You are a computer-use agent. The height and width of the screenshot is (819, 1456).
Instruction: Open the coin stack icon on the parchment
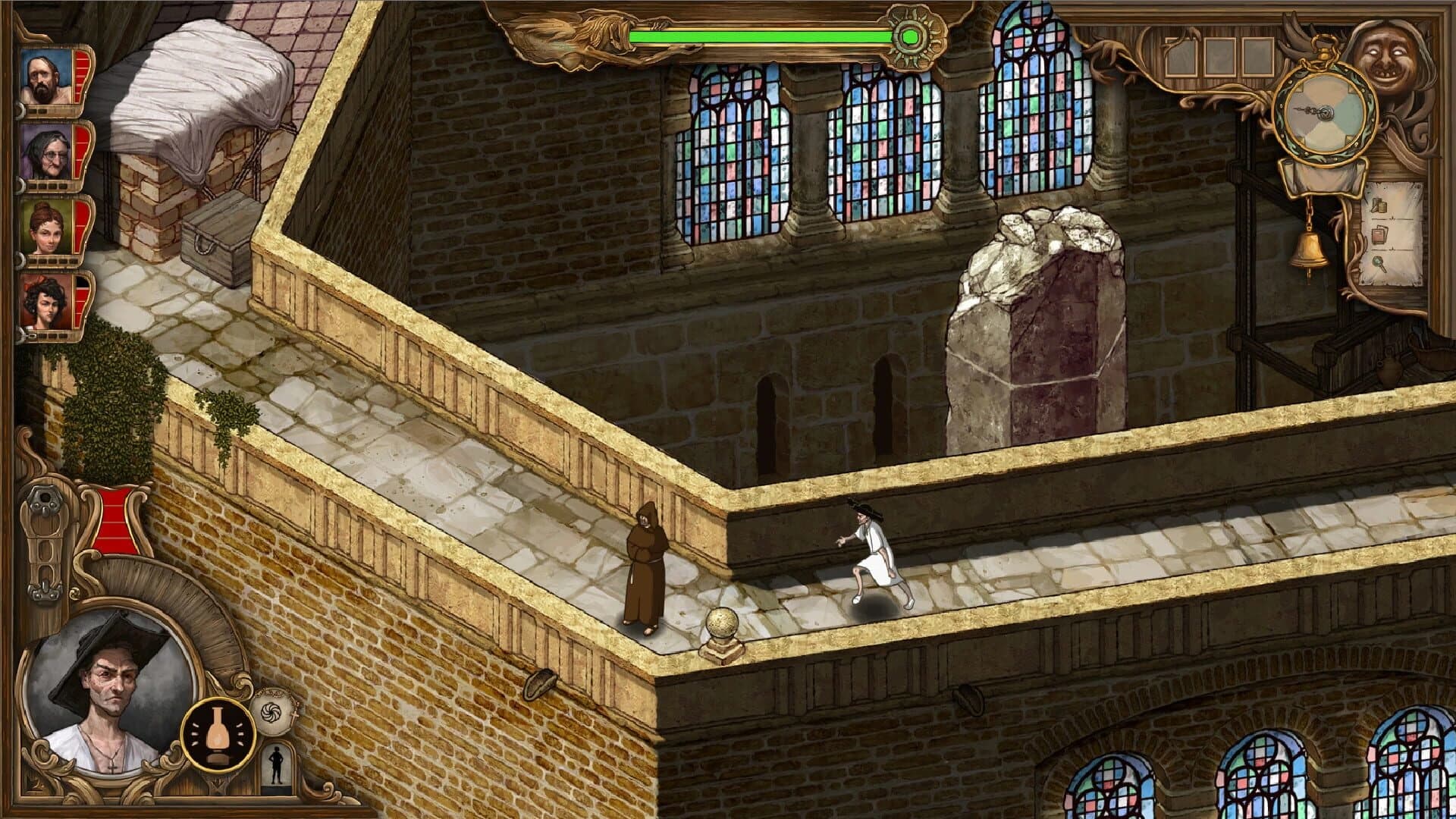(1379, 206)
